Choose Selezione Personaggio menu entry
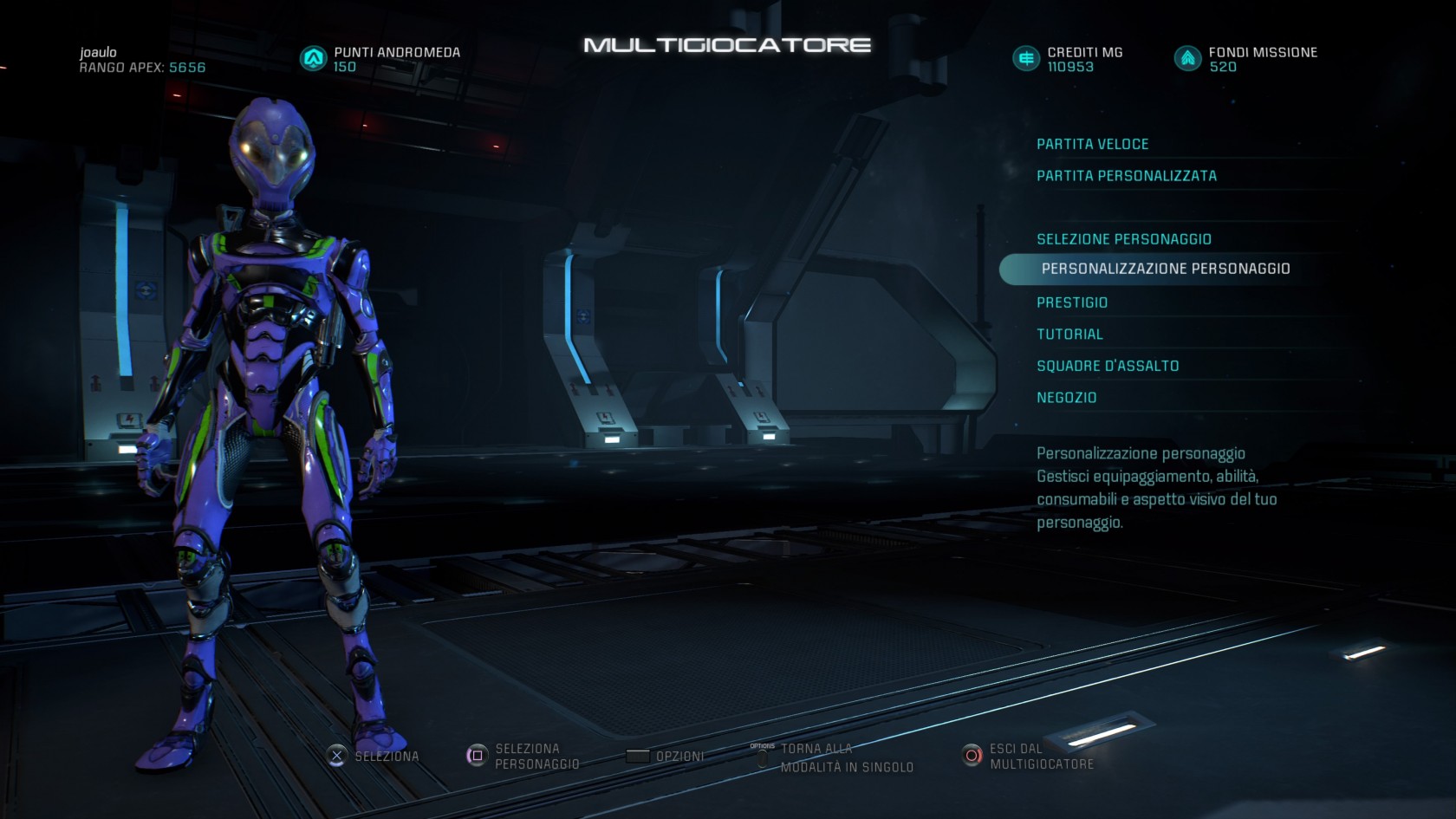 tap(1123, 239)
